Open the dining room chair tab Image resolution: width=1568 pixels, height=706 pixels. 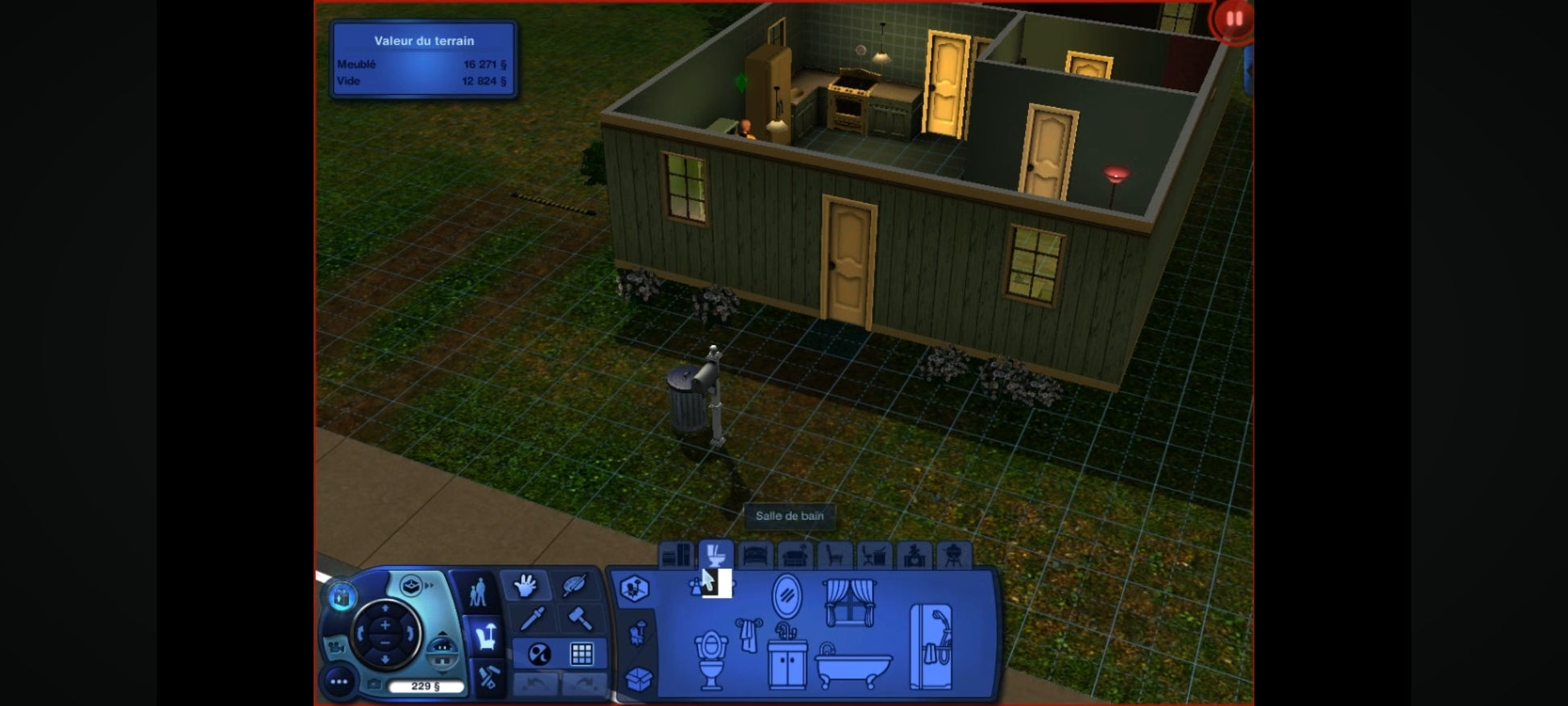[835, 555]
